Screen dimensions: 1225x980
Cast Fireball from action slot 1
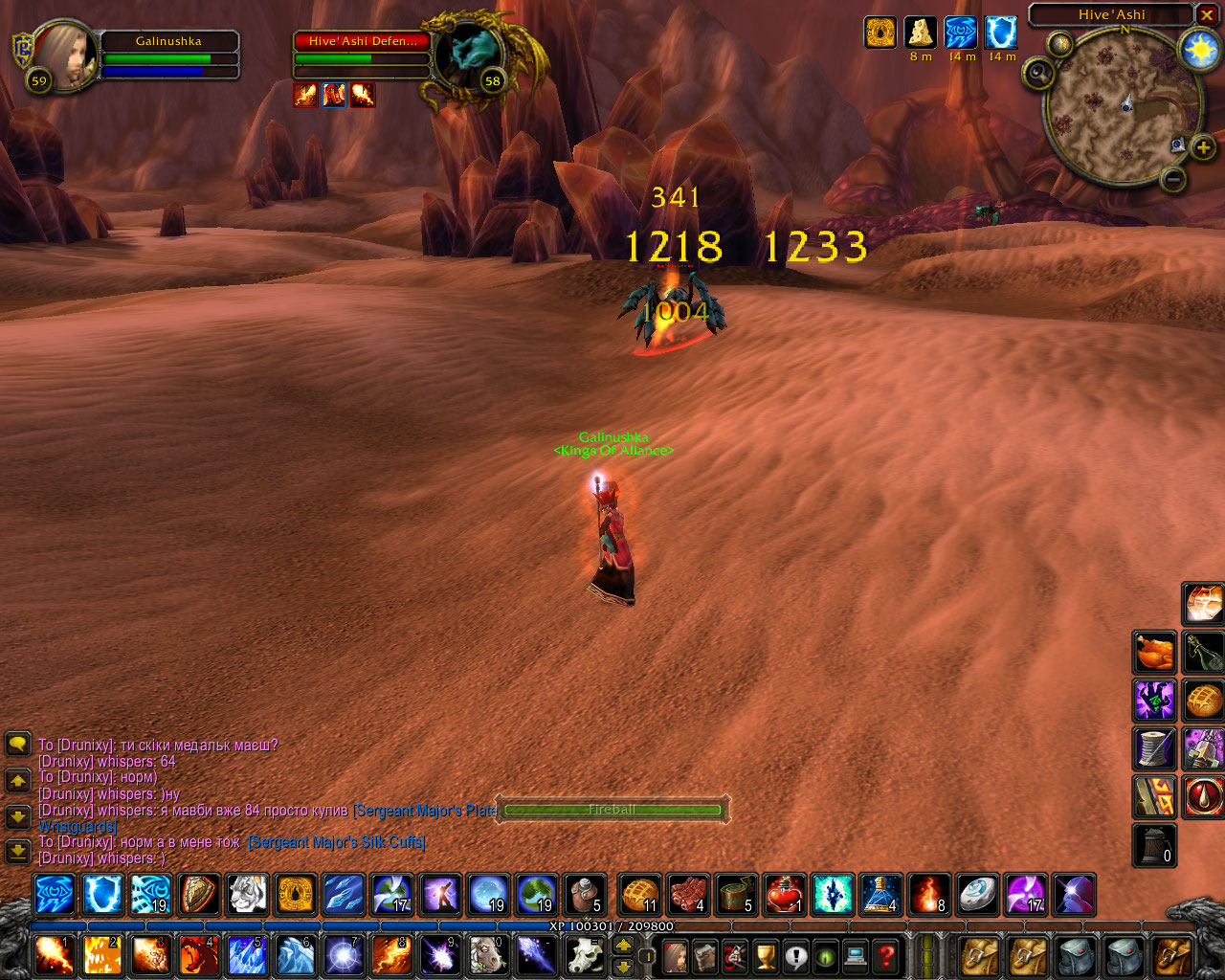point(53,955)
